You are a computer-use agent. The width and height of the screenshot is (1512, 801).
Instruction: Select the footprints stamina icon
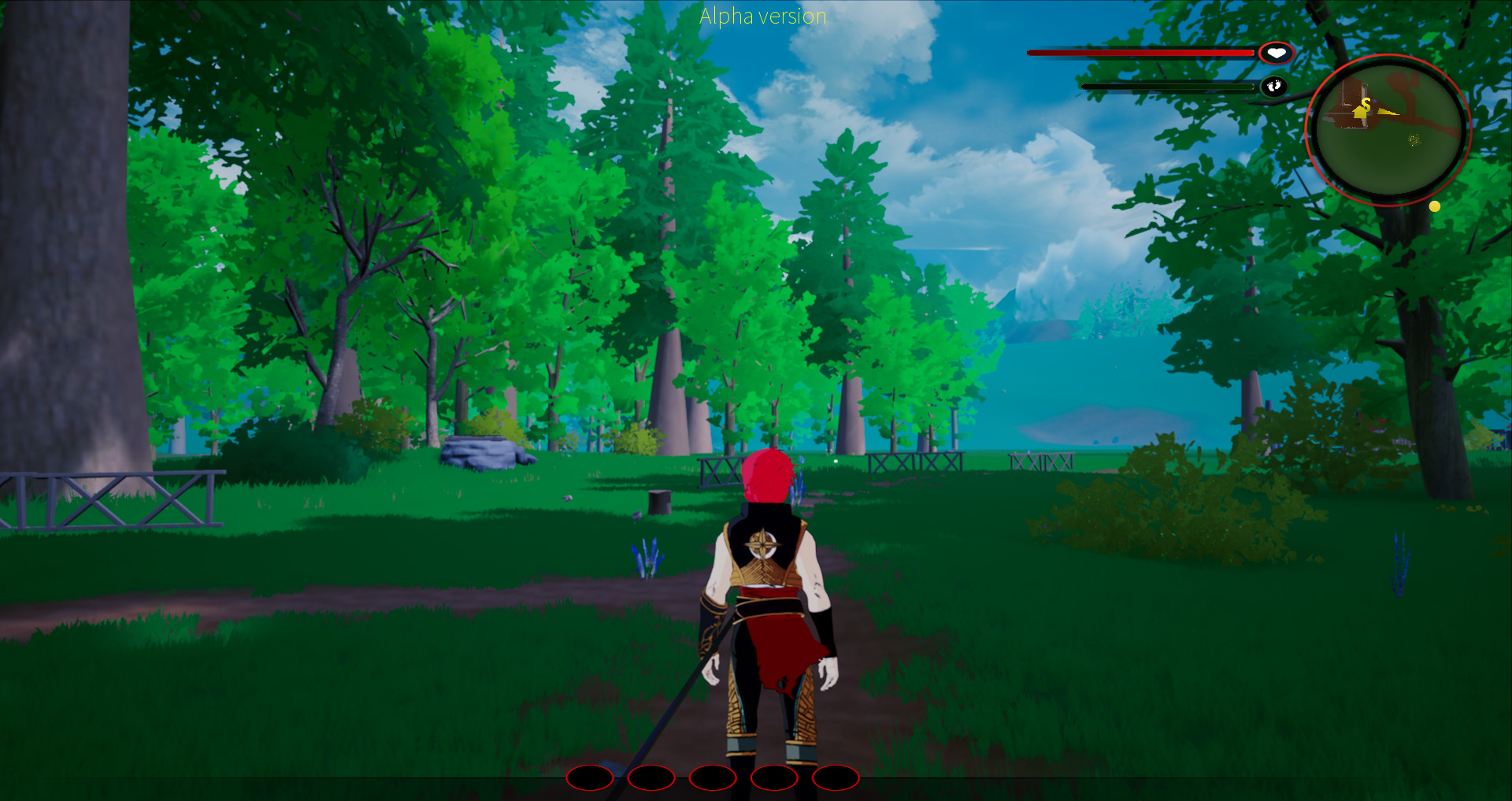click(1276, 87)
